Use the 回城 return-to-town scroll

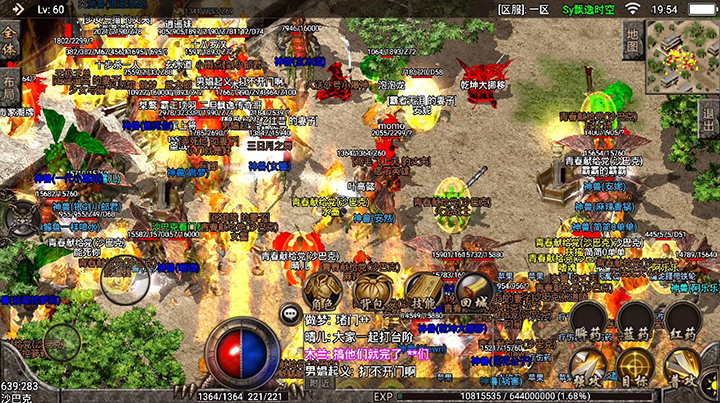click(x=473, y=290)
